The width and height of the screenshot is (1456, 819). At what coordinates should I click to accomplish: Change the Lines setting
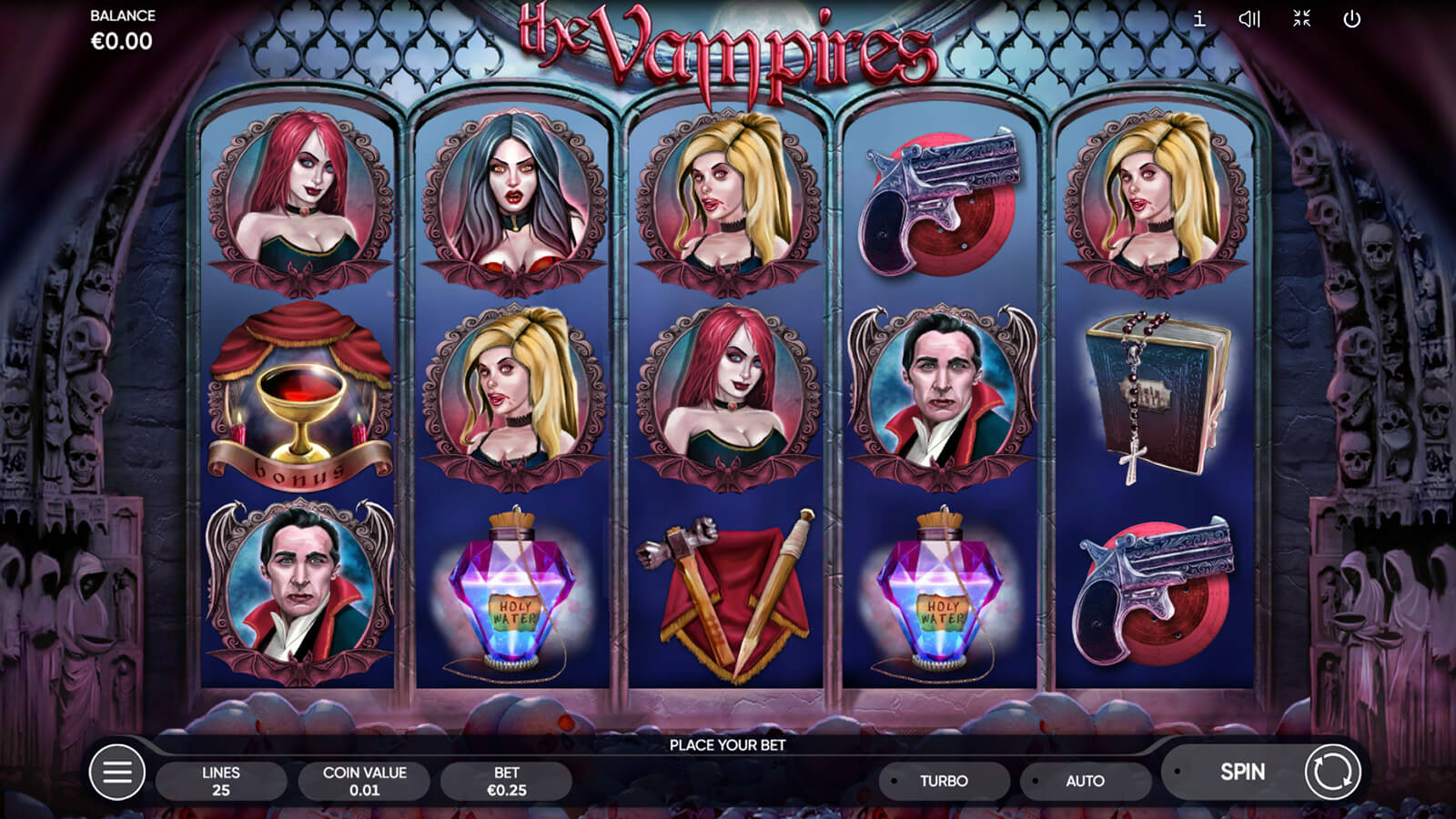coord(221,781)
